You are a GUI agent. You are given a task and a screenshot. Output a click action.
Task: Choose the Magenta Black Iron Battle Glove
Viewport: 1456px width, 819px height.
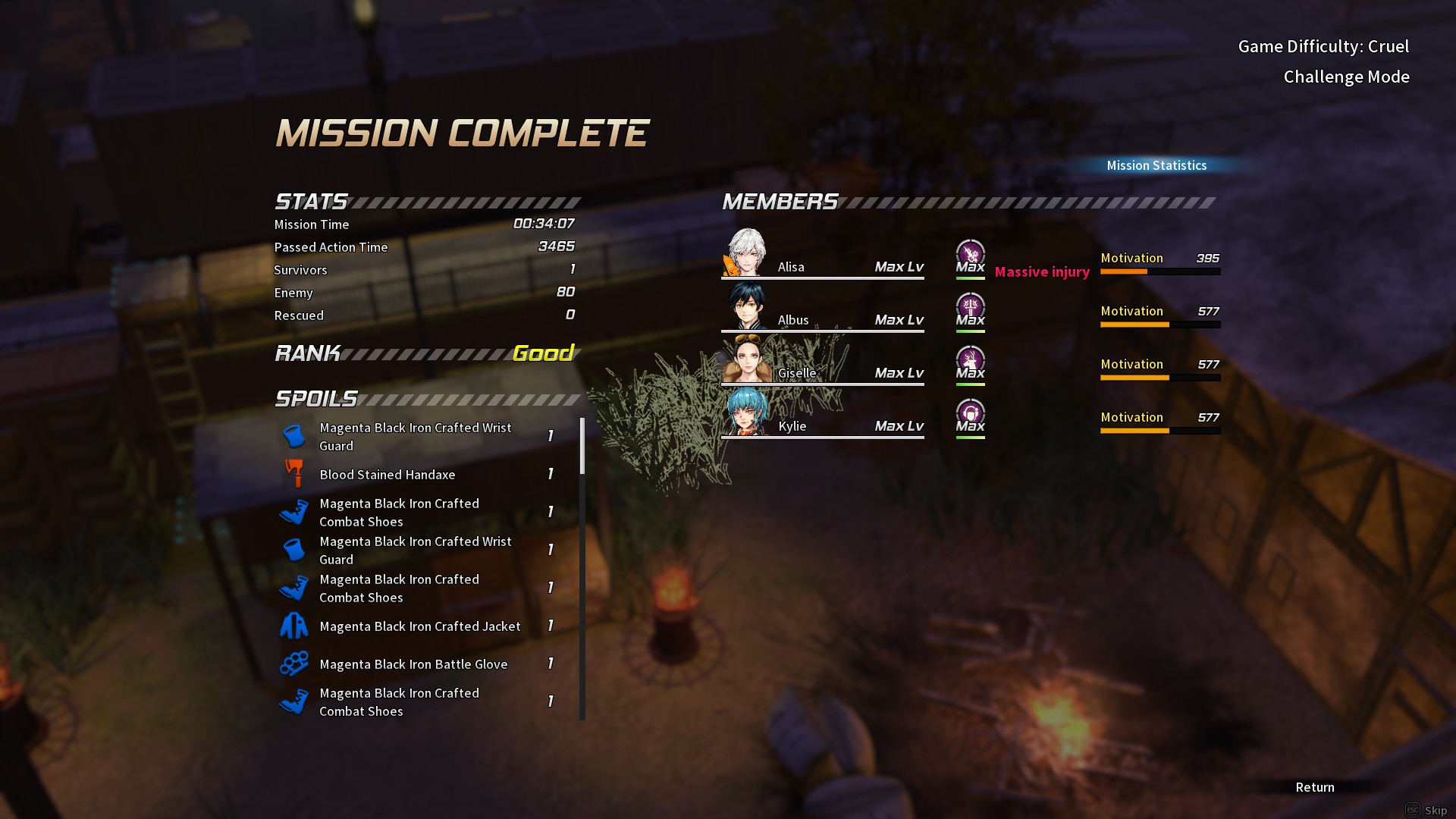413,664
